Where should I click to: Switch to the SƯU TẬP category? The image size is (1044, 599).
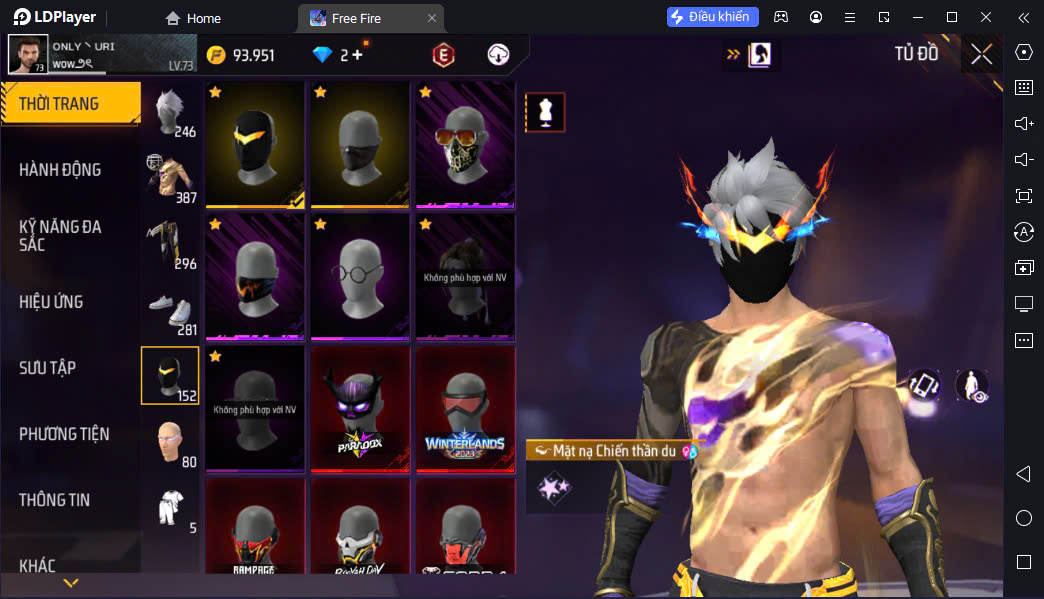click(47, 368)
